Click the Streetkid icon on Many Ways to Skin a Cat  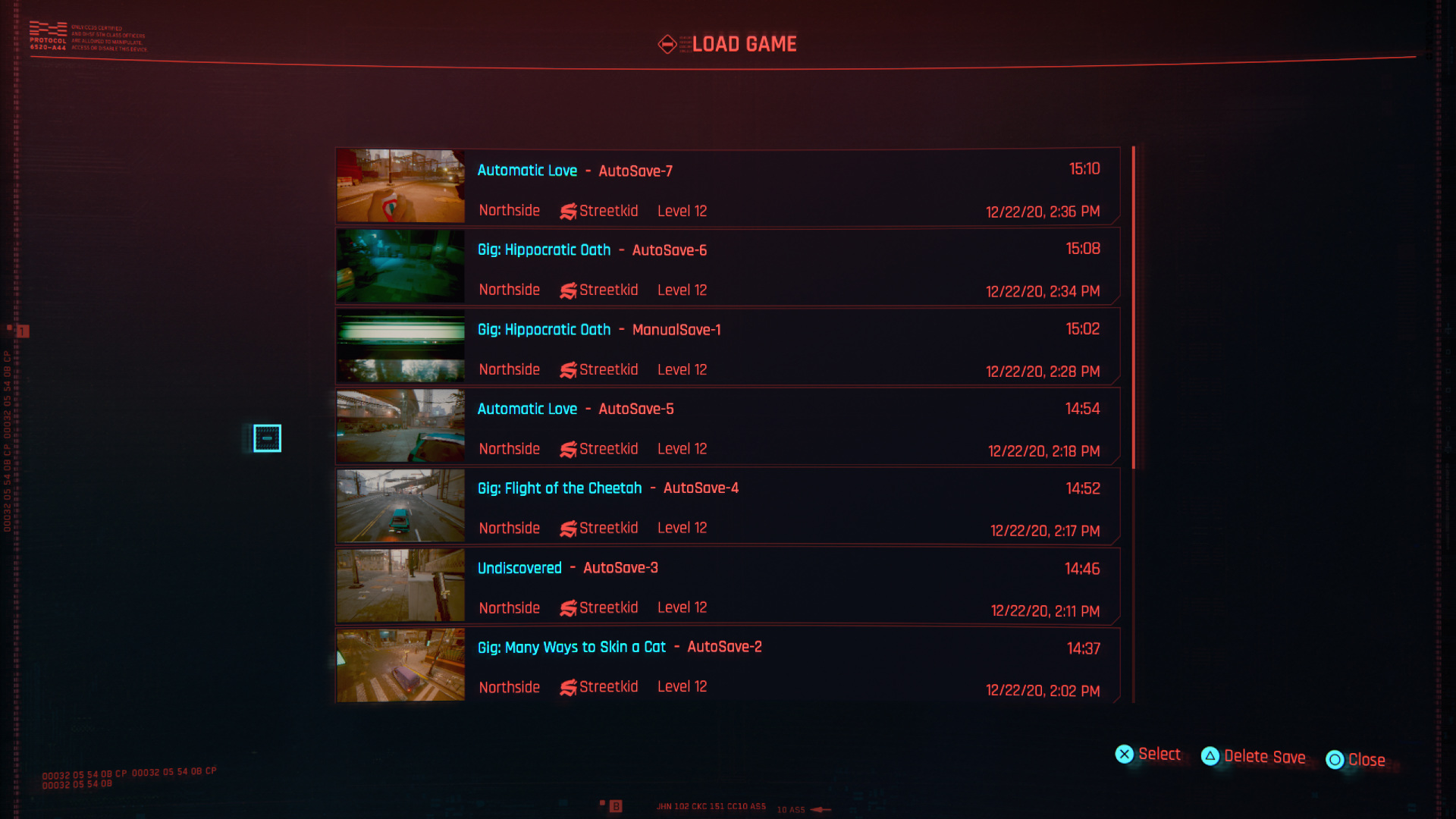[568, 687]
